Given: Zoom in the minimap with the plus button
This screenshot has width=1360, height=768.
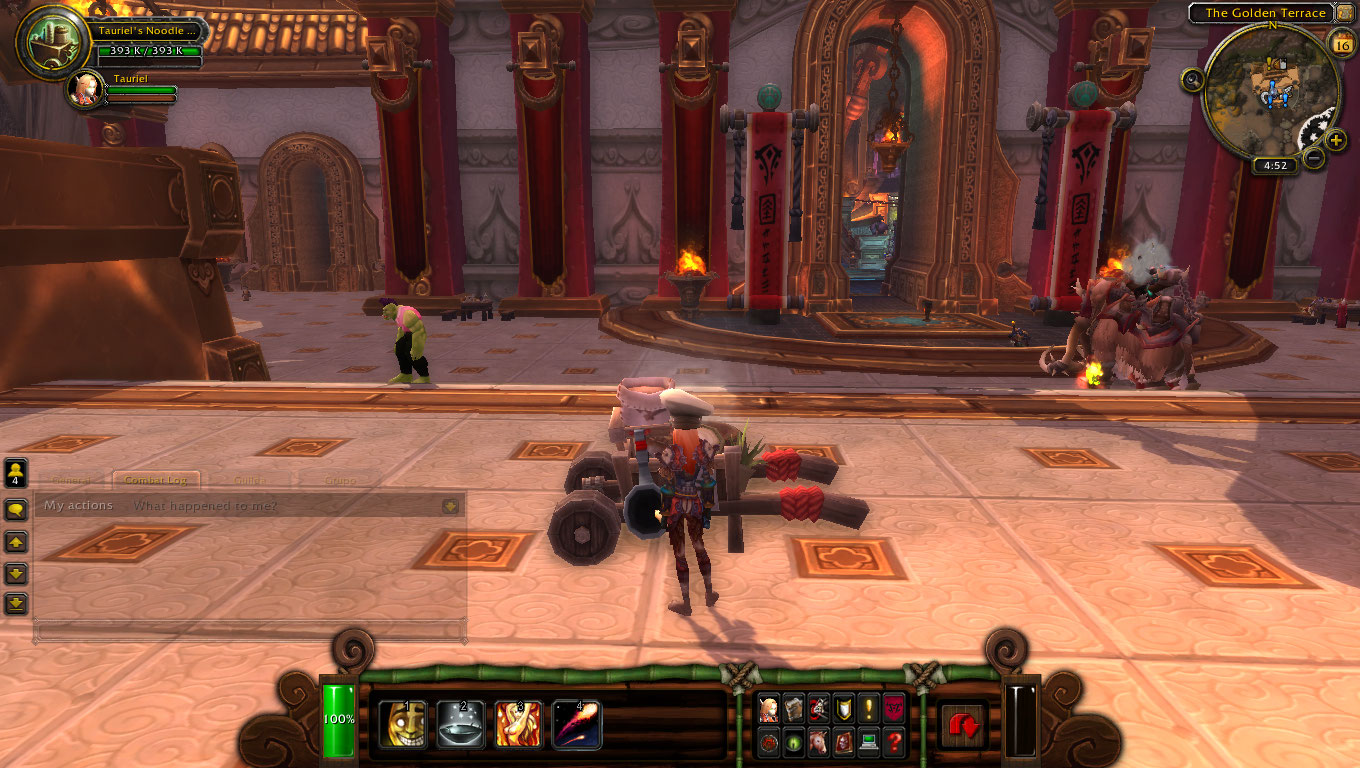Looking at the screenshot, I should point(1337,141).
